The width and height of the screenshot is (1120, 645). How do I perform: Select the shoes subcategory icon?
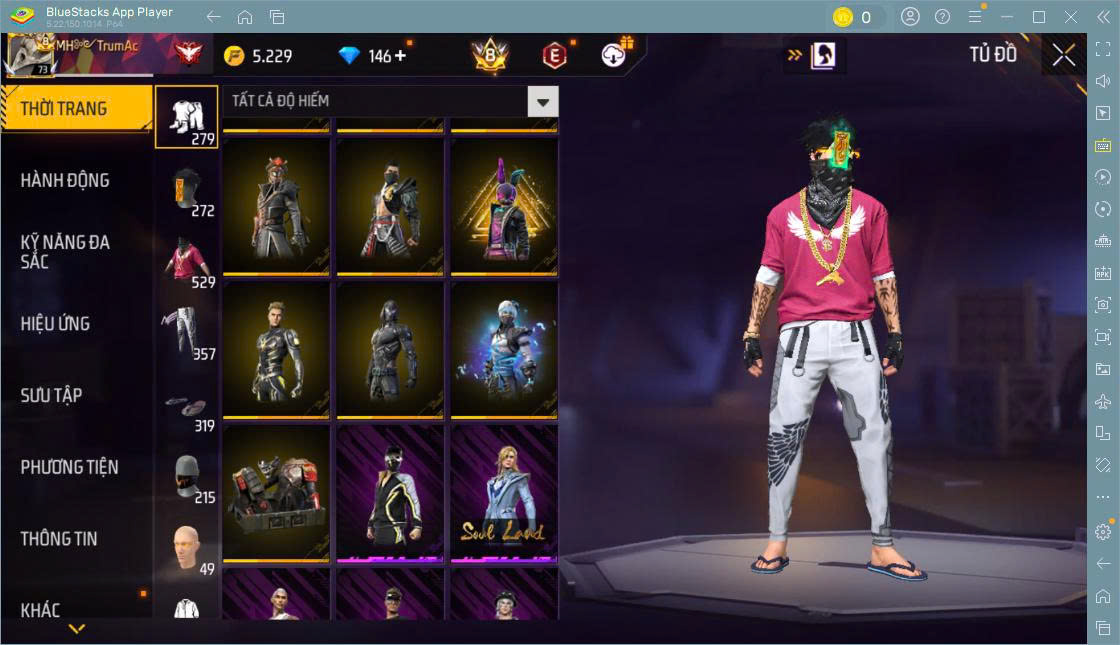click(x=186, y=405)
